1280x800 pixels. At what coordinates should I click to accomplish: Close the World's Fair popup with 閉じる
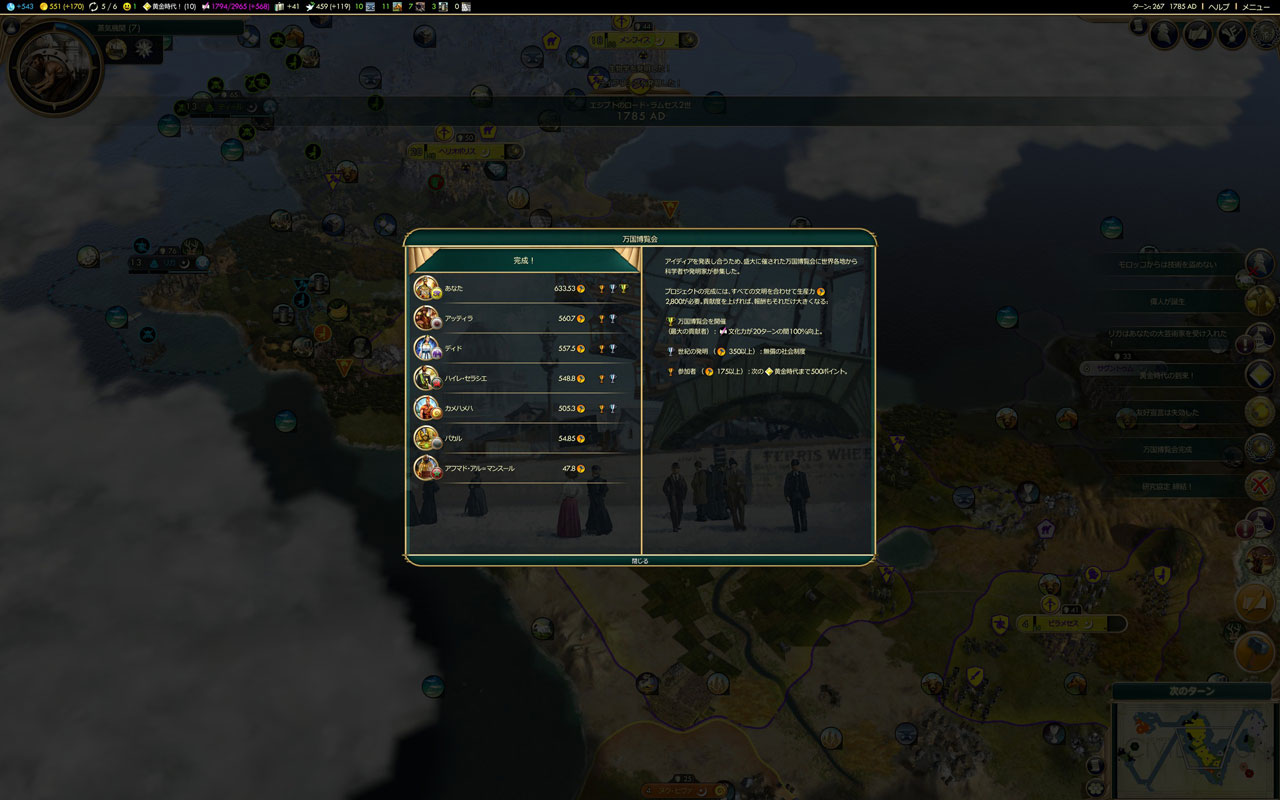(640, 561)
